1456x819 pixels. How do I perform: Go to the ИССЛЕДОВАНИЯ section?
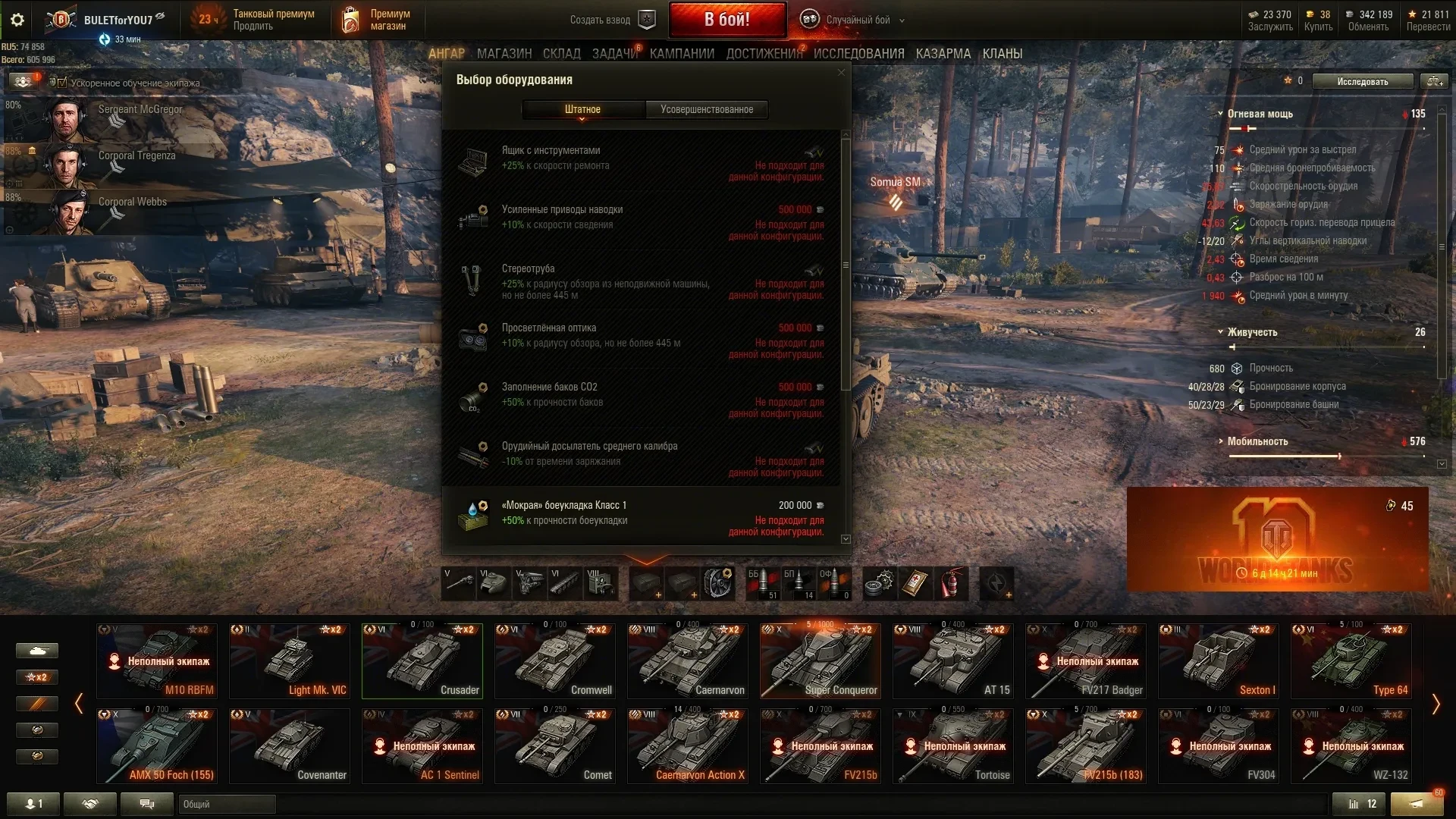pos(858,54)
